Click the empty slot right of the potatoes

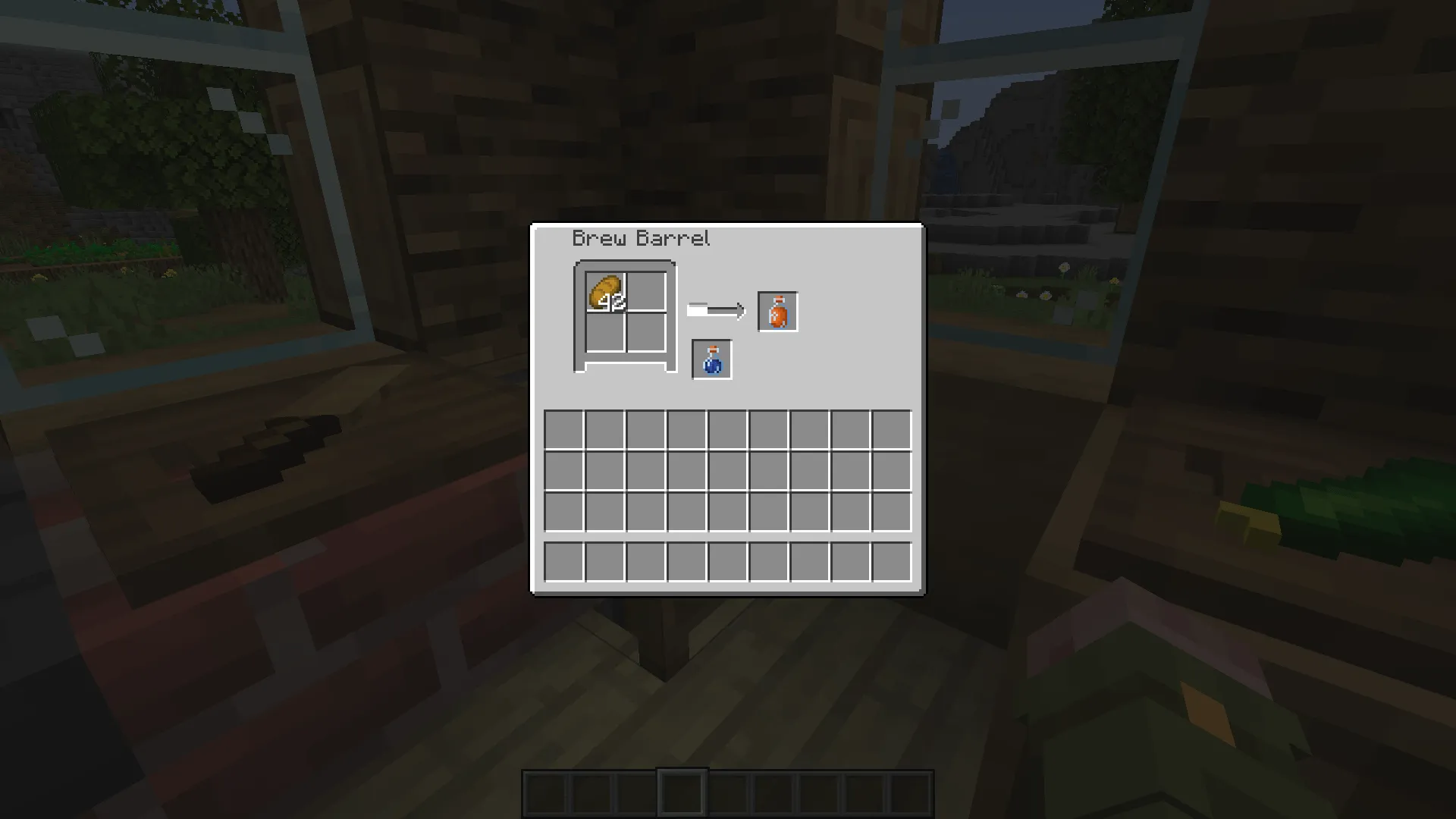(x=647, y=292)
